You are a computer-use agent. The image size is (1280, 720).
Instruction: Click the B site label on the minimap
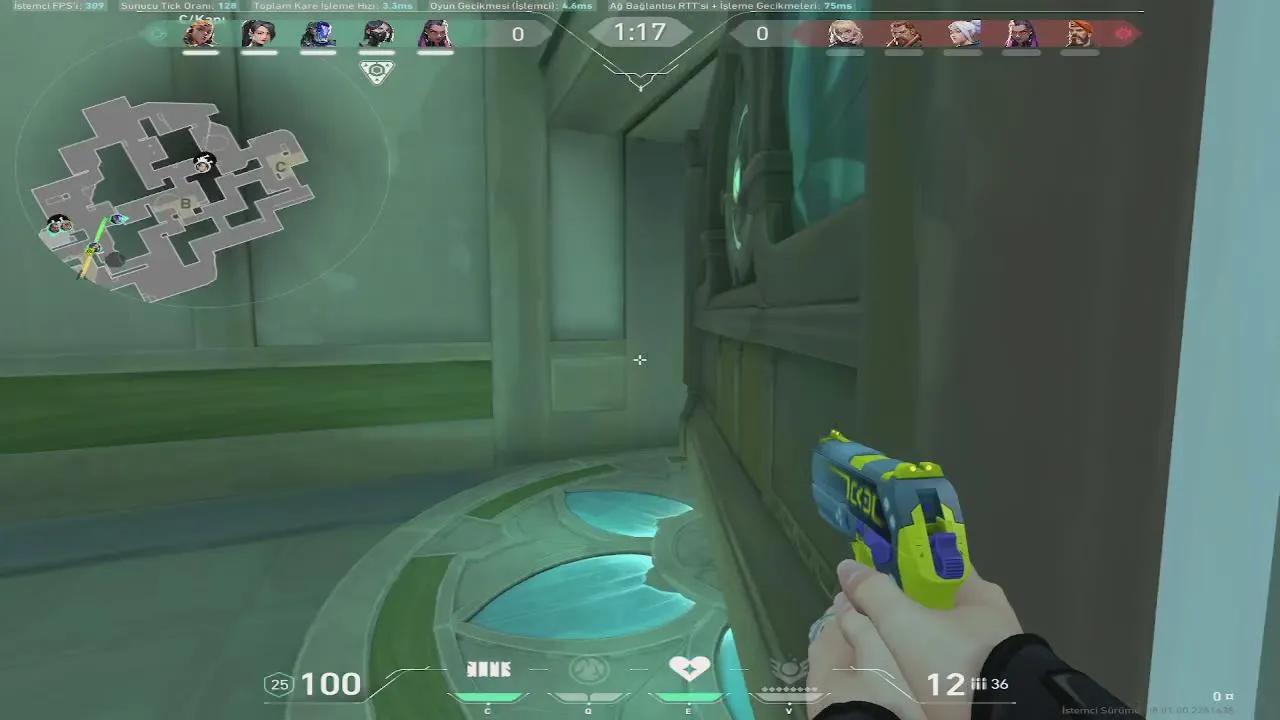point(185,203)
